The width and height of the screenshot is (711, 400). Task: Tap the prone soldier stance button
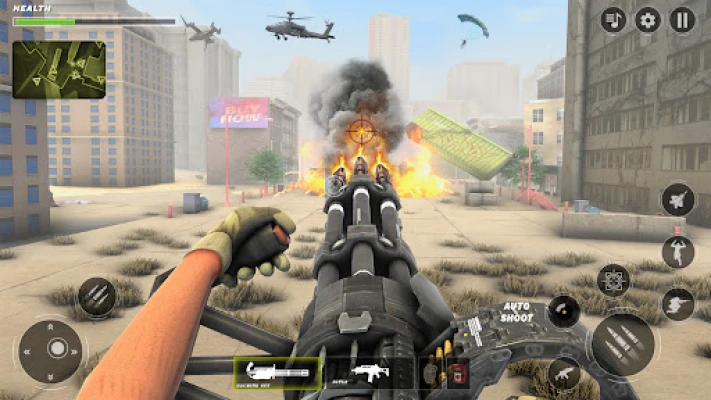coord(677,303)
